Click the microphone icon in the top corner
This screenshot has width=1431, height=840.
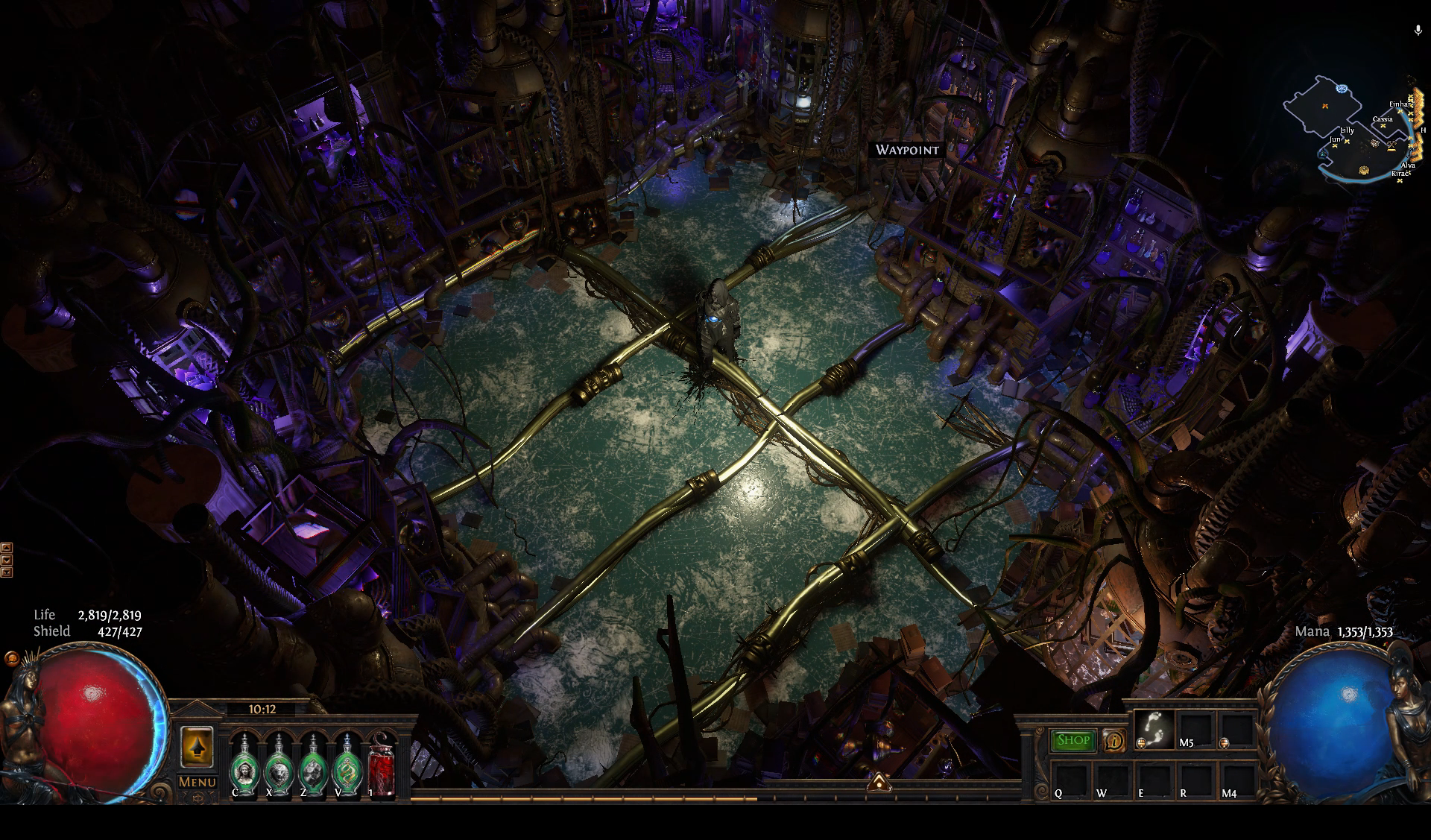tap(1418, 31)
